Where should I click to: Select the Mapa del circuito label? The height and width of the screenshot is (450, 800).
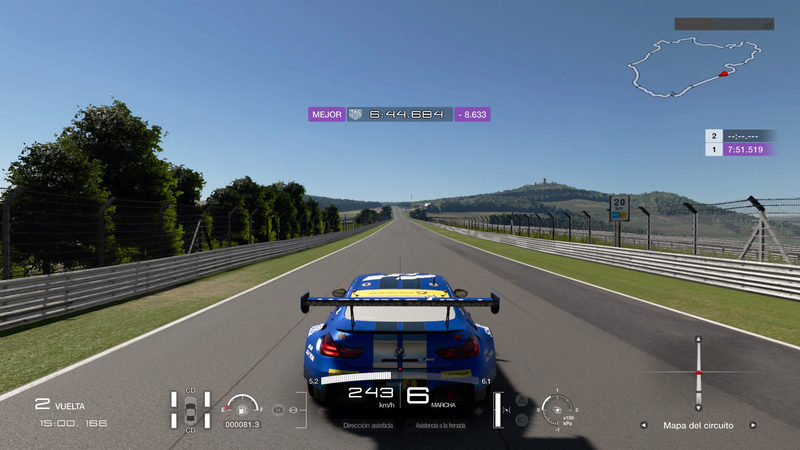coord(698,425)
